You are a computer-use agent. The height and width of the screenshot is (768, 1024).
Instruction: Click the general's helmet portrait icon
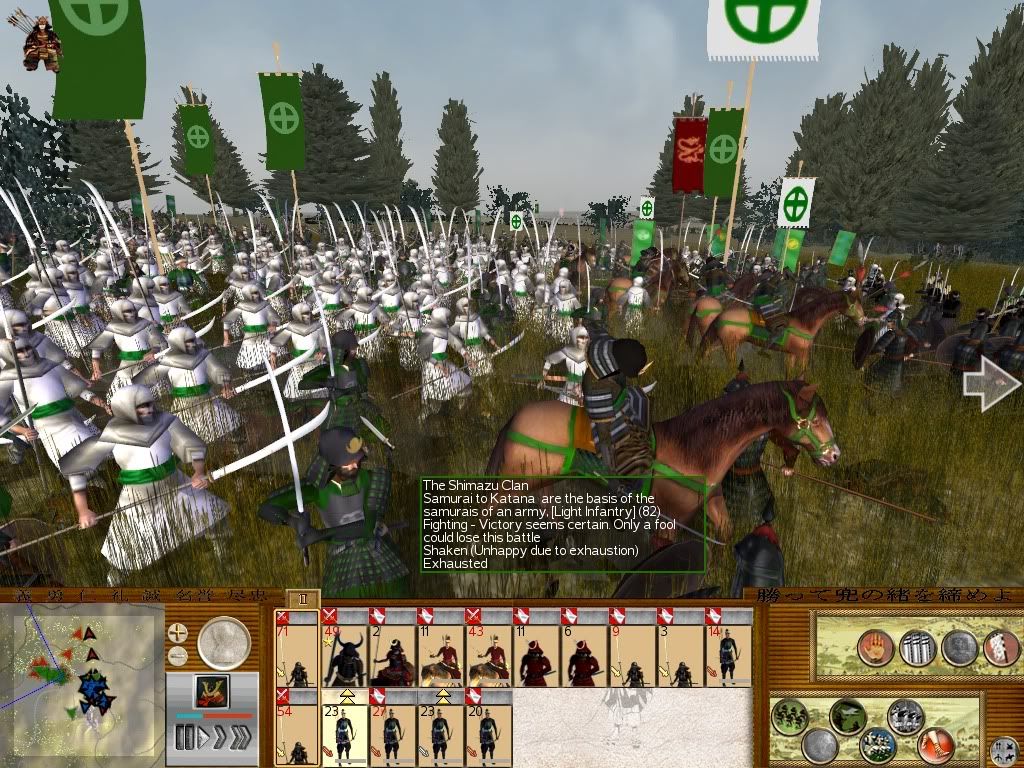pos(213,691)
